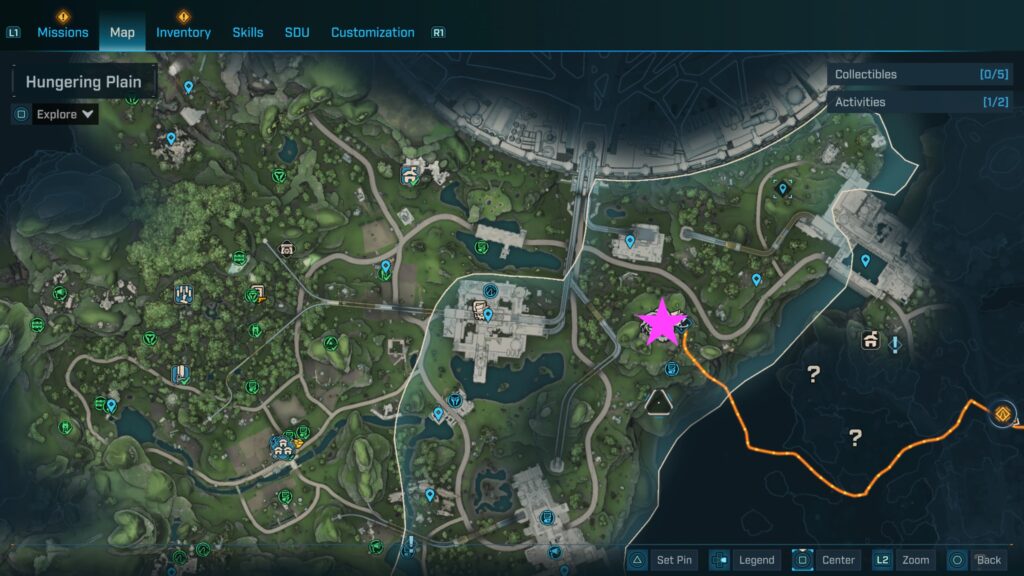1024x576 pixels.
Task: Show the Collectibles tracker row
Action: (920, 74)
